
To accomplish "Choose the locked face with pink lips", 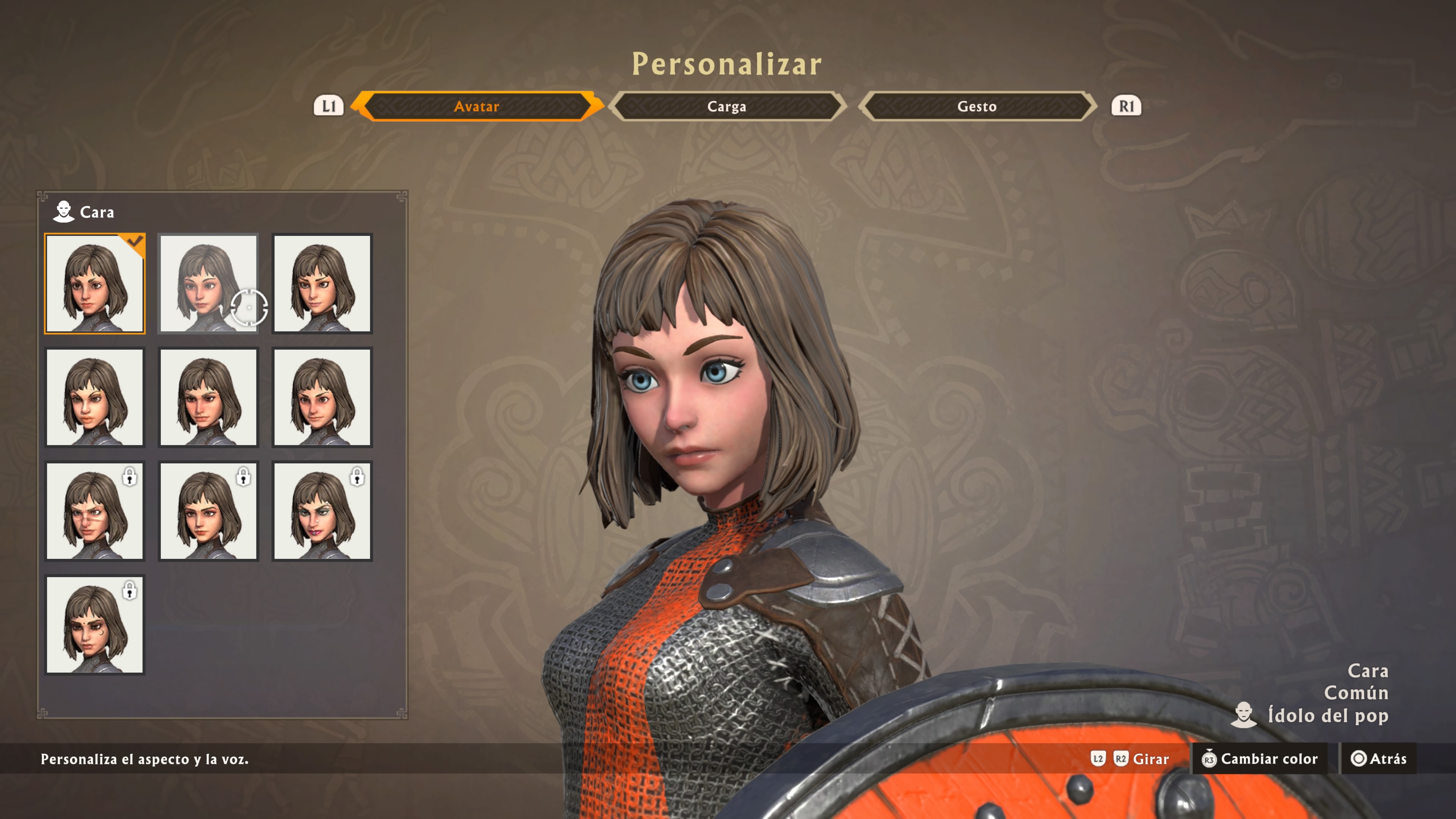I will [322, 511].
